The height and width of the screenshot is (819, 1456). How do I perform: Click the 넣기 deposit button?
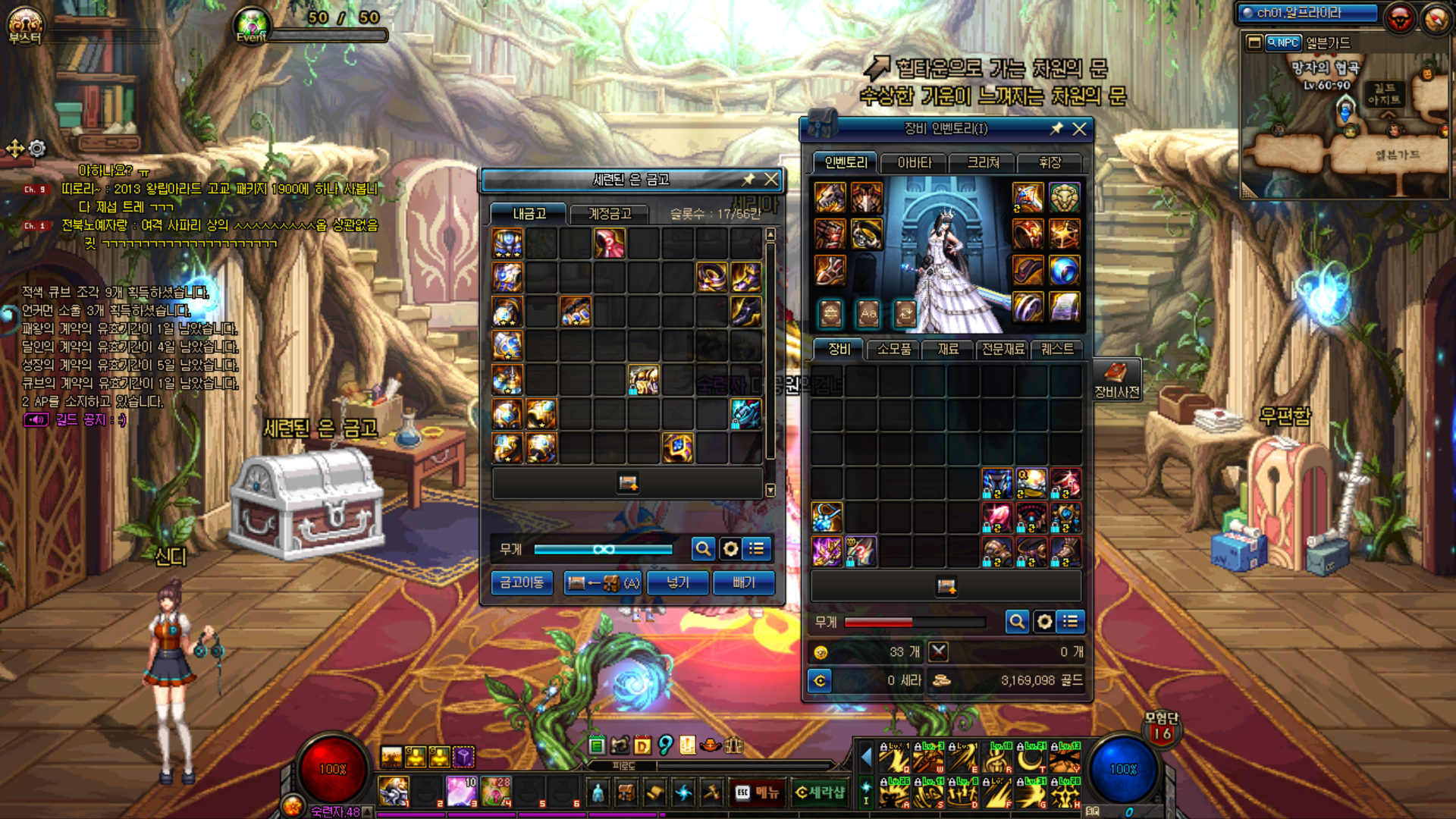678,582
